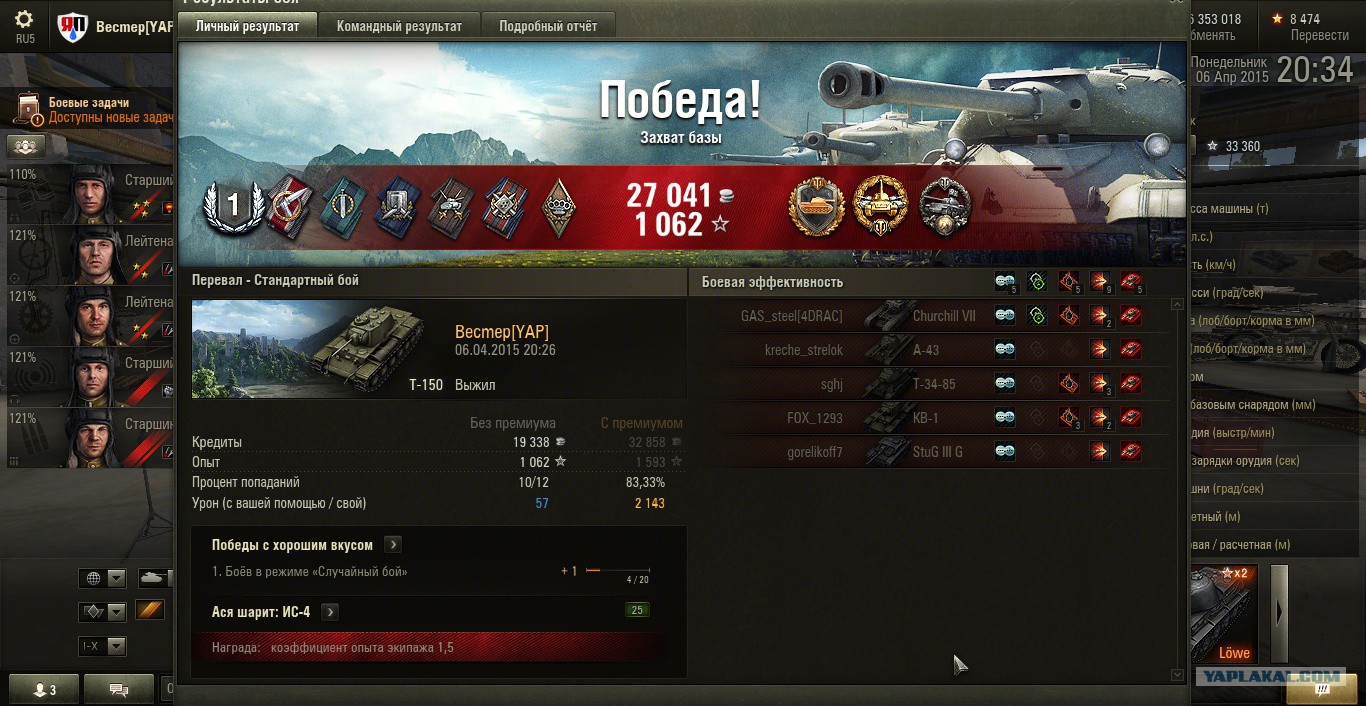This screenshot has width=1366, height=706.
Task: Open the tier I-X filter dropdown
Action: point(104,646)
